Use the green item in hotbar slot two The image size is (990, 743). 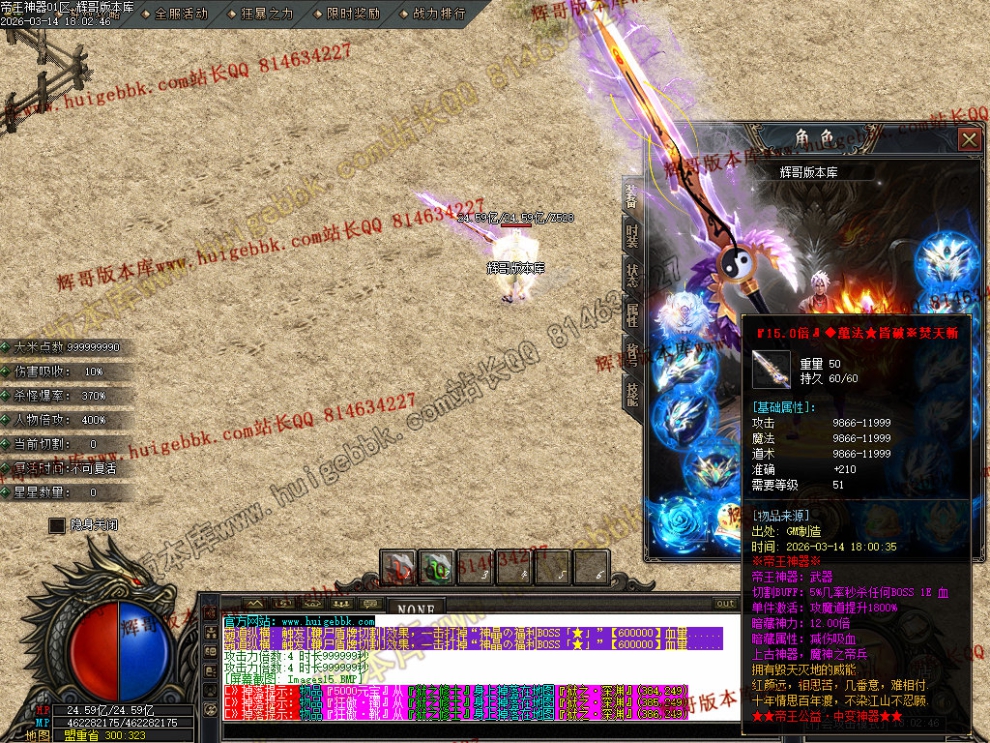pyautogui.click(x=436, y=568)
